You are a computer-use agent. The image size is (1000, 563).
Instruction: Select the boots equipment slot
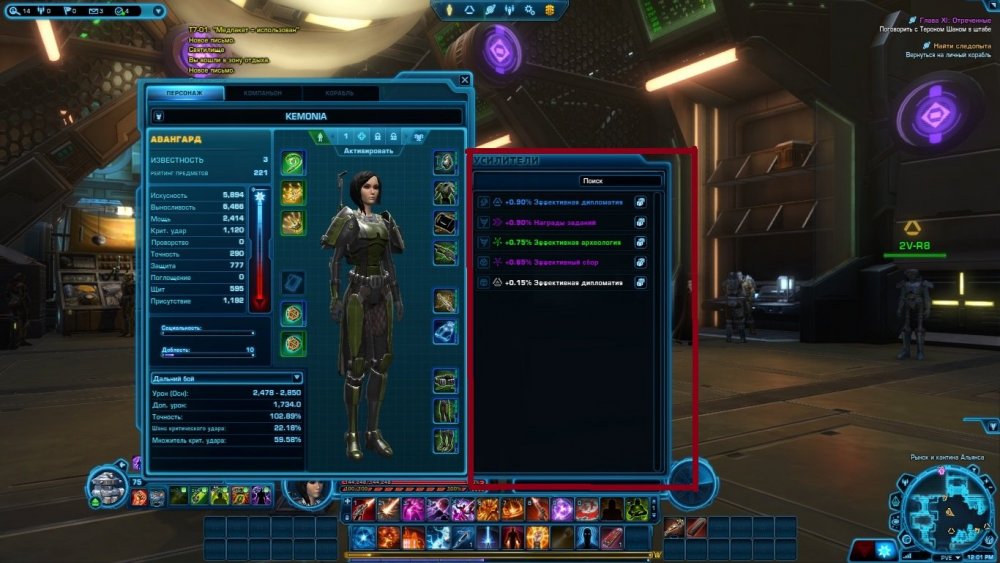445,440
